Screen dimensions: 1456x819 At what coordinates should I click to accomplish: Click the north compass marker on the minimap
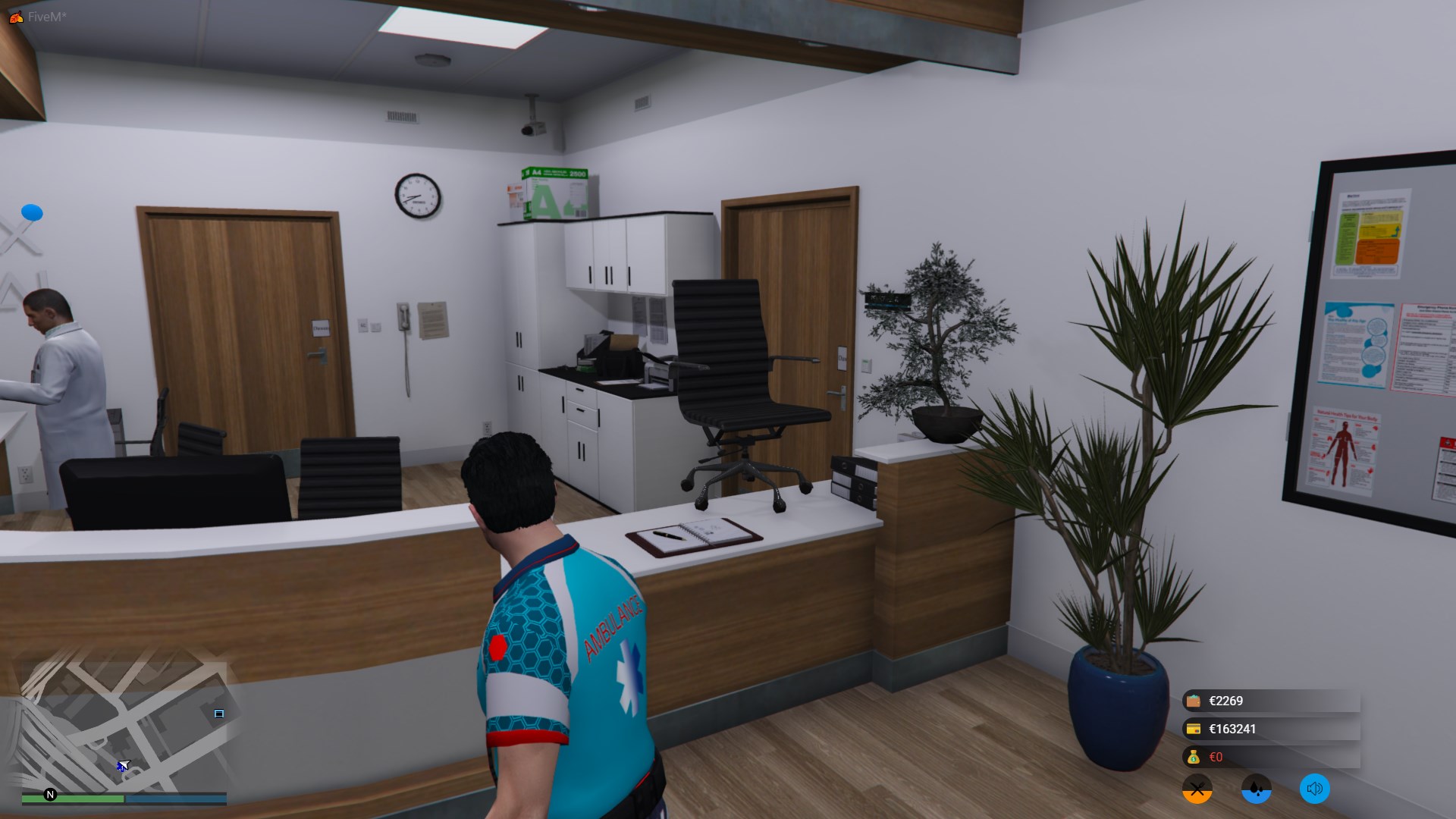coord(51,795)
